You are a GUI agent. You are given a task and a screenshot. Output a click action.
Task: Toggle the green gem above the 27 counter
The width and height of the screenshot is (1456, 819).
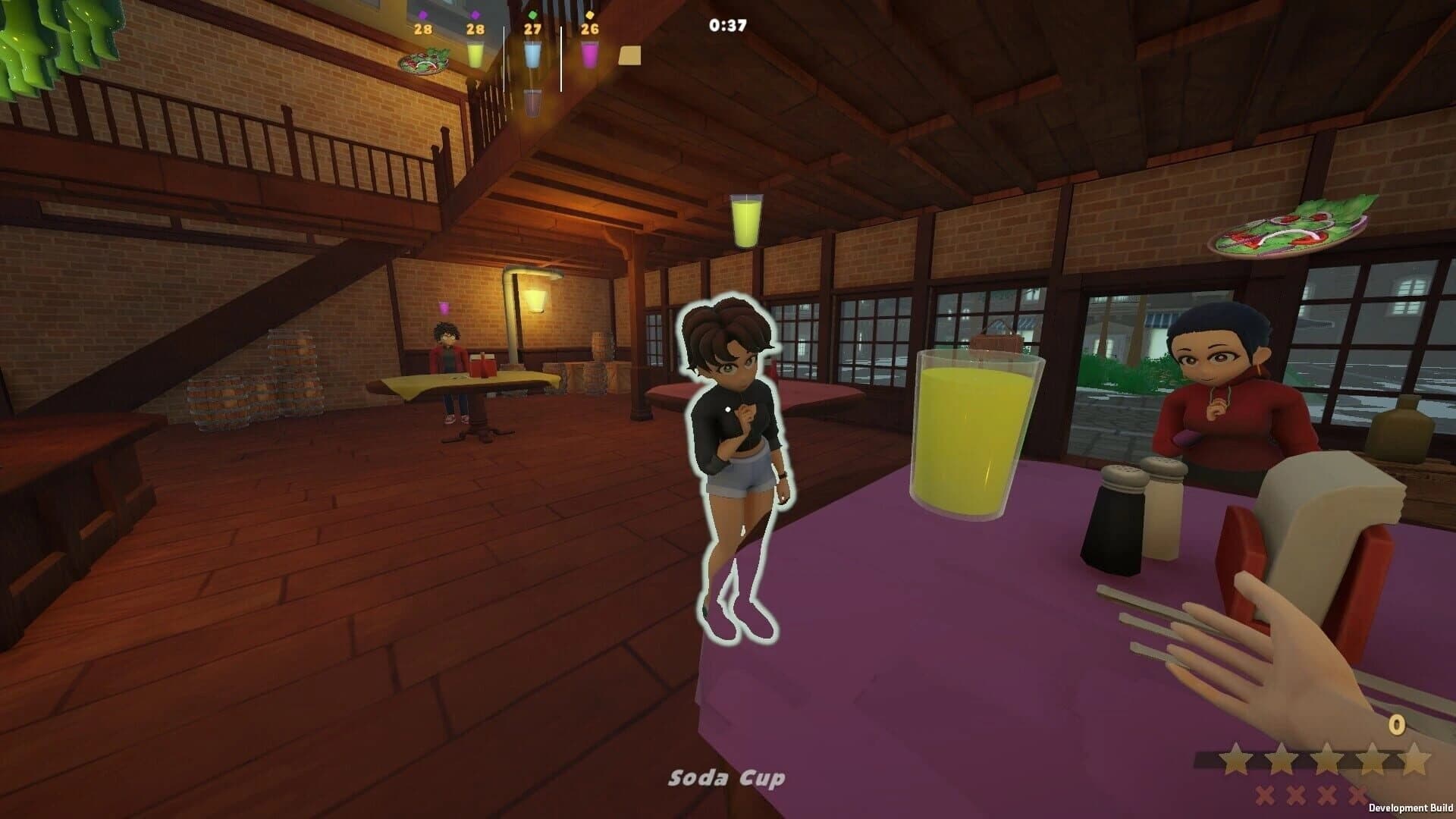(x=533, y=14)
